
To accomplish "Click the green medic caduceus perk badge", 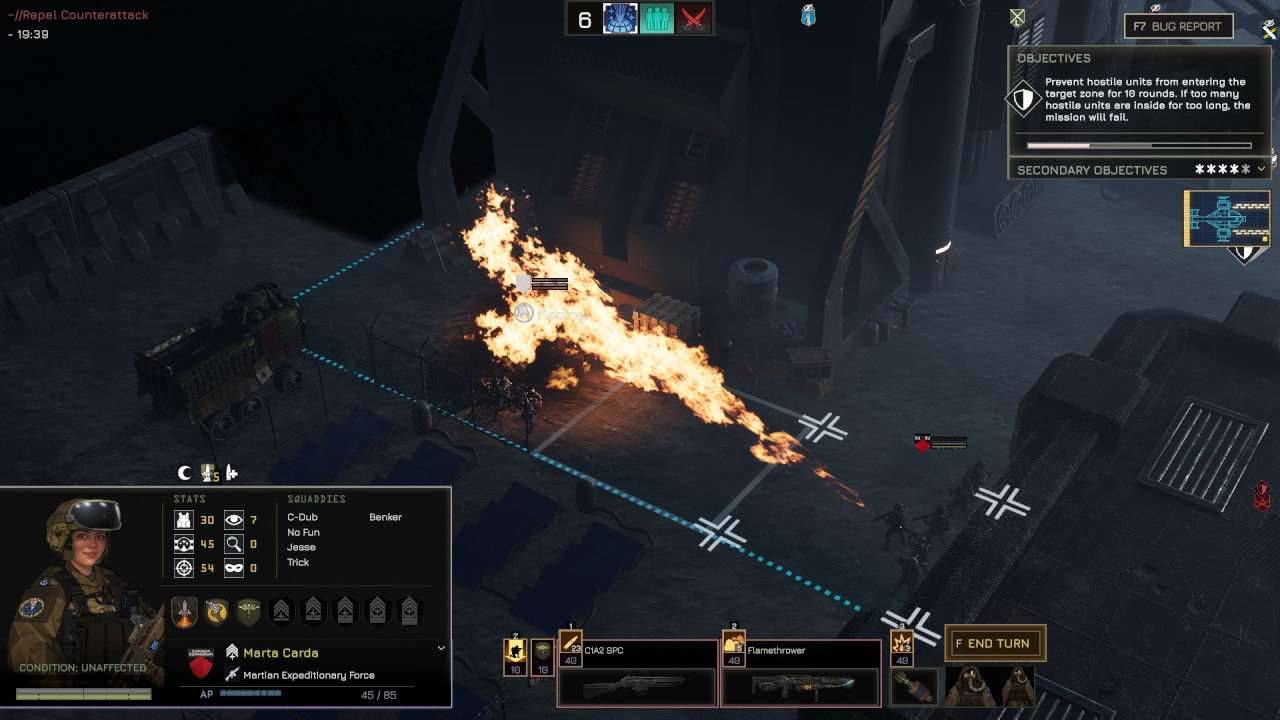I will coord(249,611).
